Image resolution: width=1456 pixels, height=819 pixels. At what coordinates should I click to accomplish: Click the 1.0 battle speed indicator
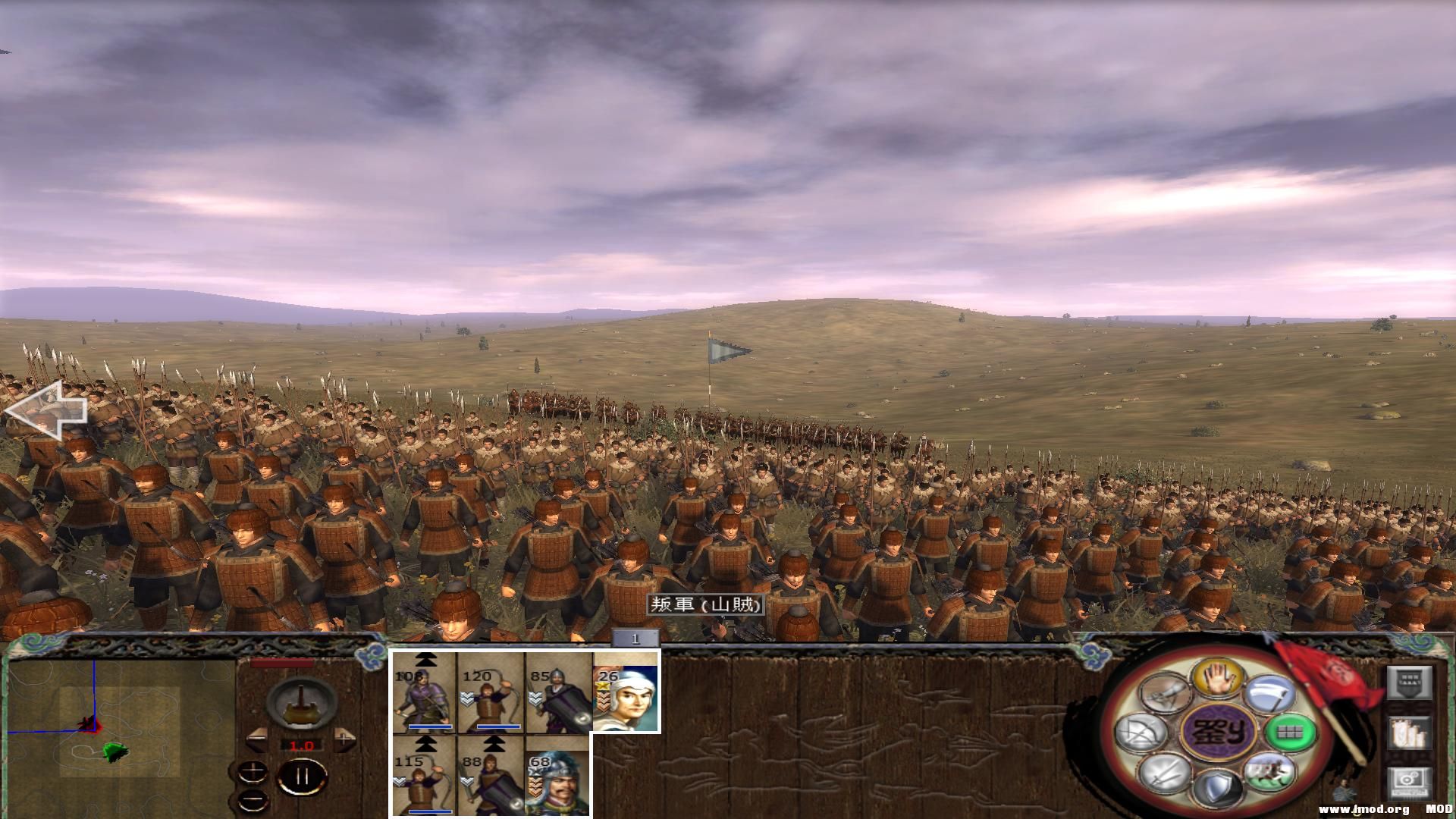pyautogui.click(x=302, y=745)
